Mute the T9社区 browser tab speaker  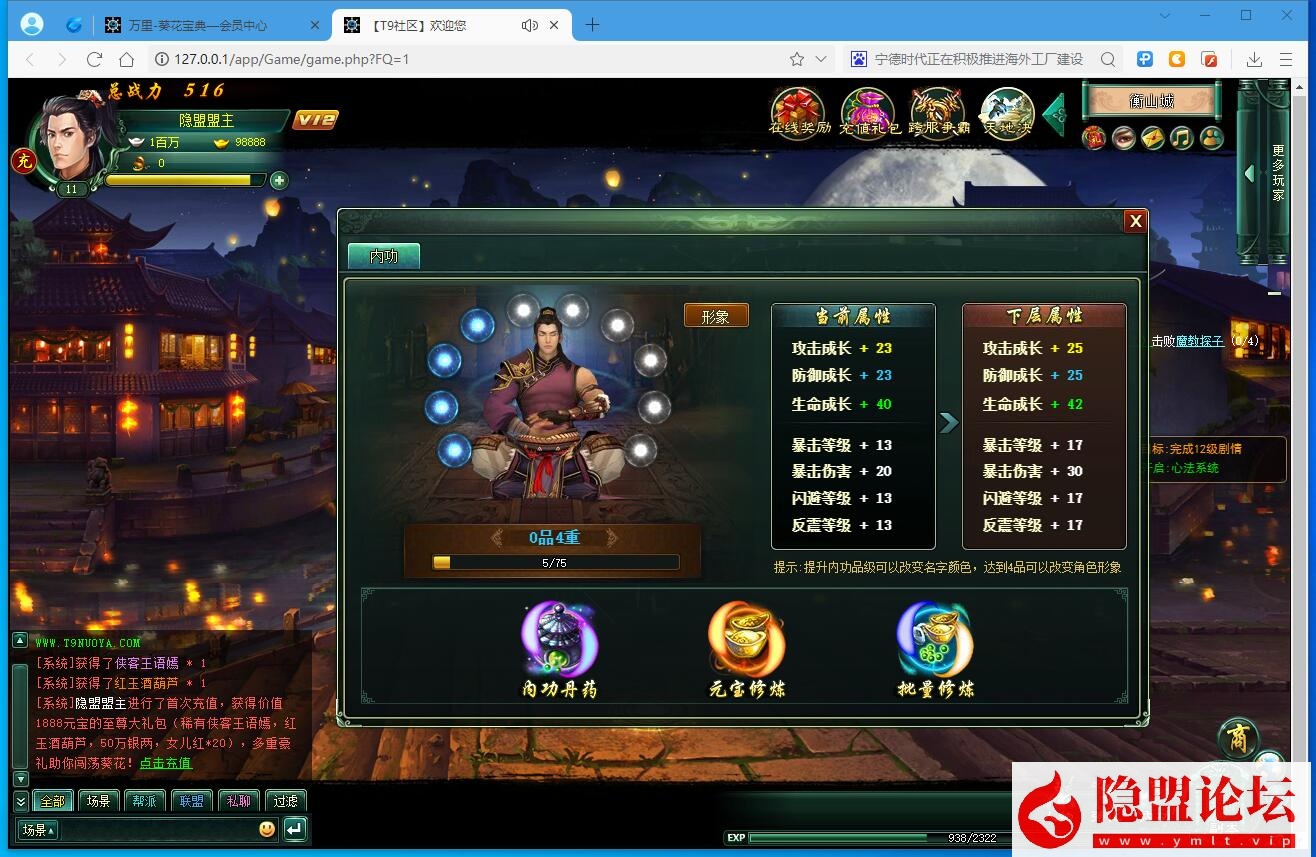coord(529,26)
